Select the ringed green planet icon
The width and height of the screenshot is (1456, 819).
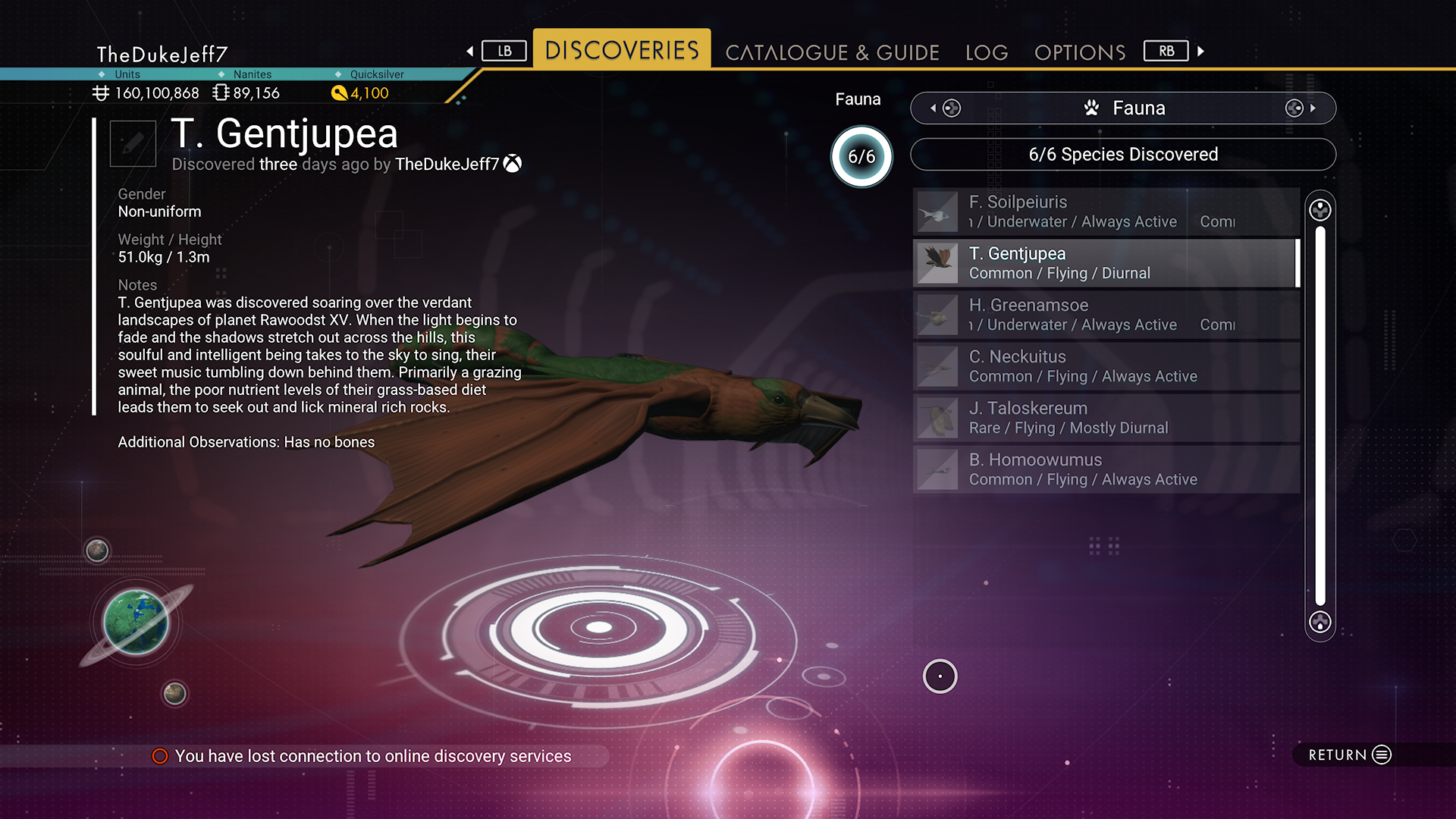click(136, 623)
